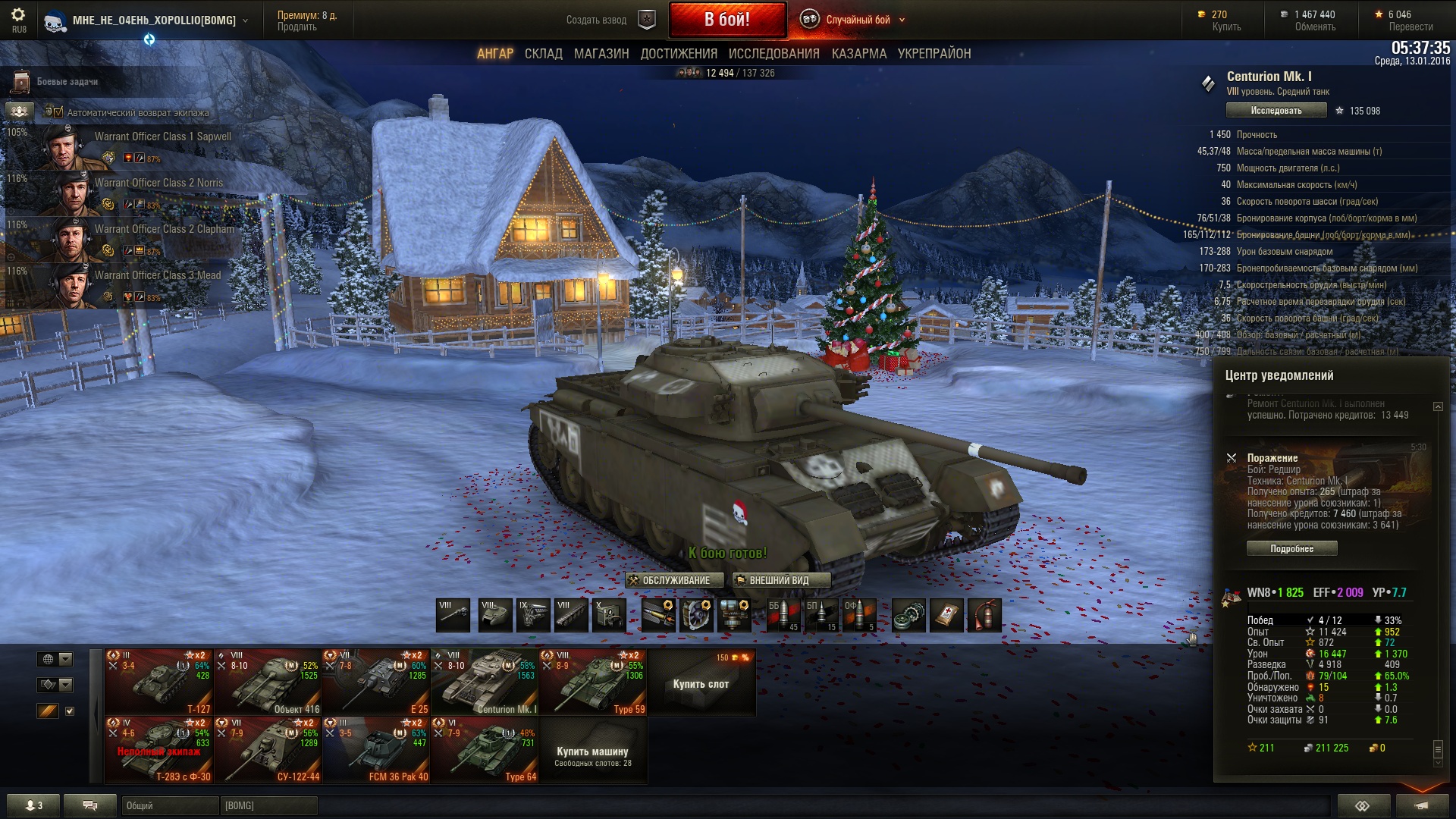Image resolution: width=1456 pixels, height=819 pixels.
Task: Open the ИССЛЕДОВАНИЯ tab
Action: coord(773,54)
